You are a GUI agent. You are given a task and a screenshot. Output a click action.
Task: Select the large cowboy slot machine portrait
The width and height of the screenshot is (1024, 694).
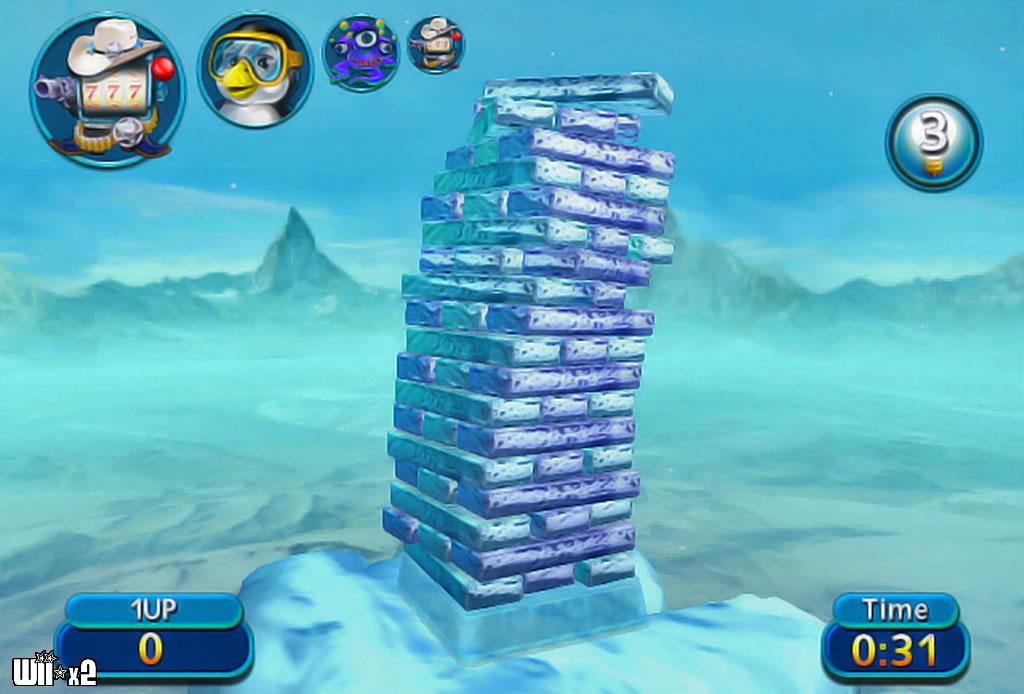[107, 90]
